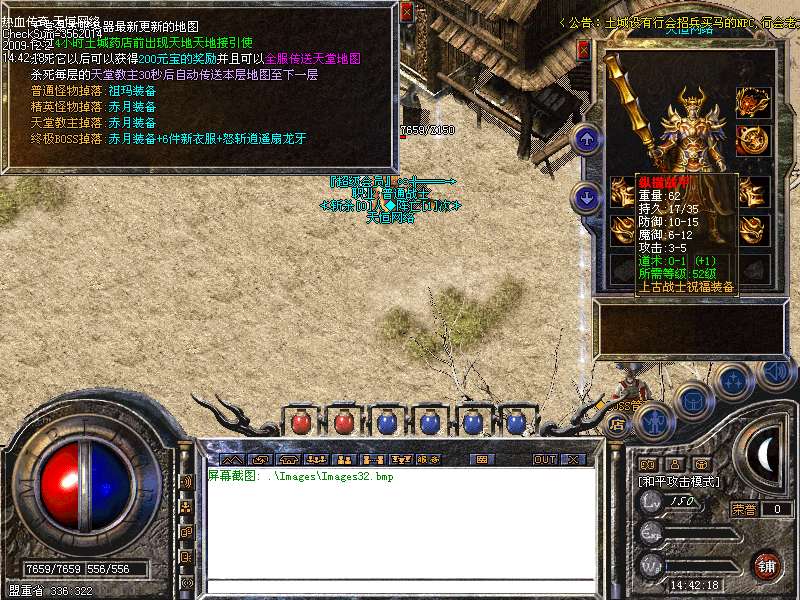
Task: Select the round golden medal slot
Action: 750,138
